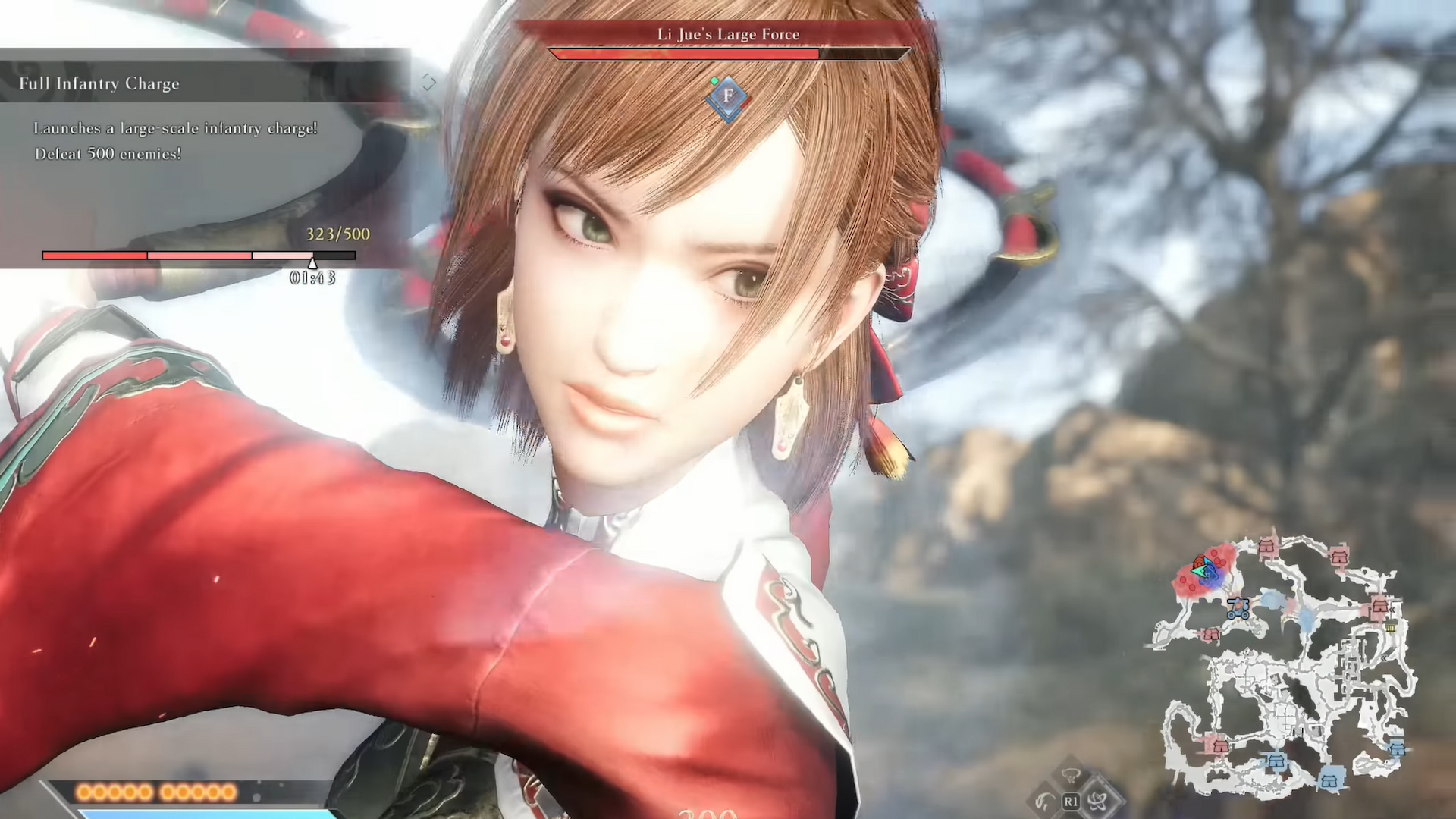Click the infantry charge description text

coord(174,128)
